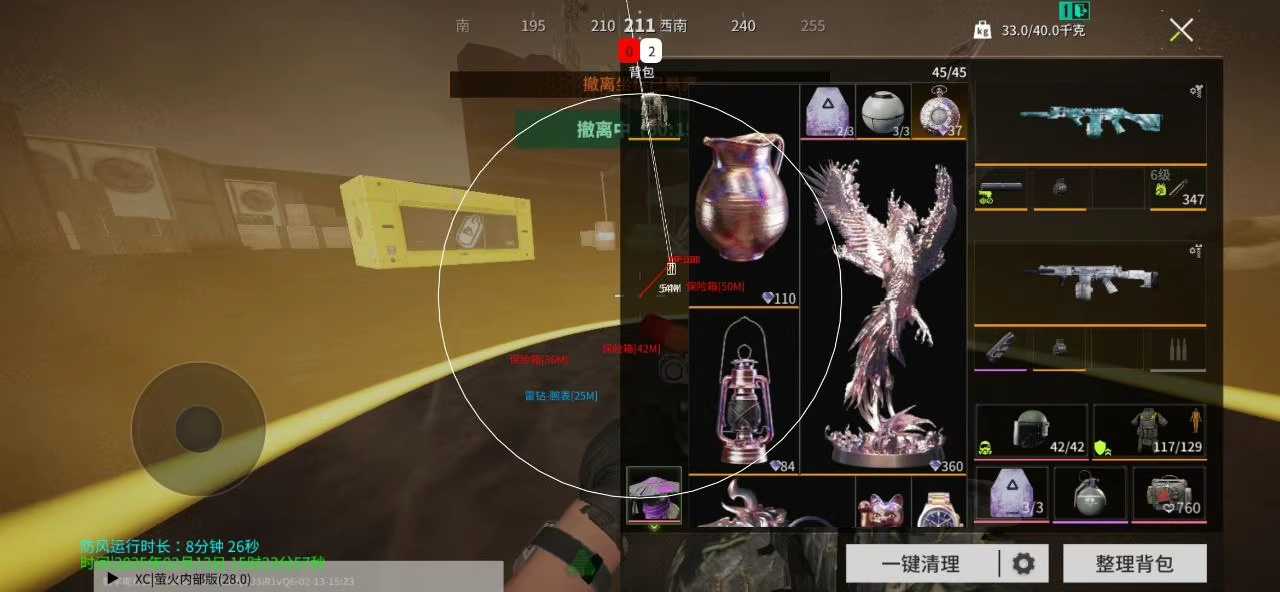Open the gear settings beside 一键清理
The image size is (1280, 592).
click(x=1023, y=564)
